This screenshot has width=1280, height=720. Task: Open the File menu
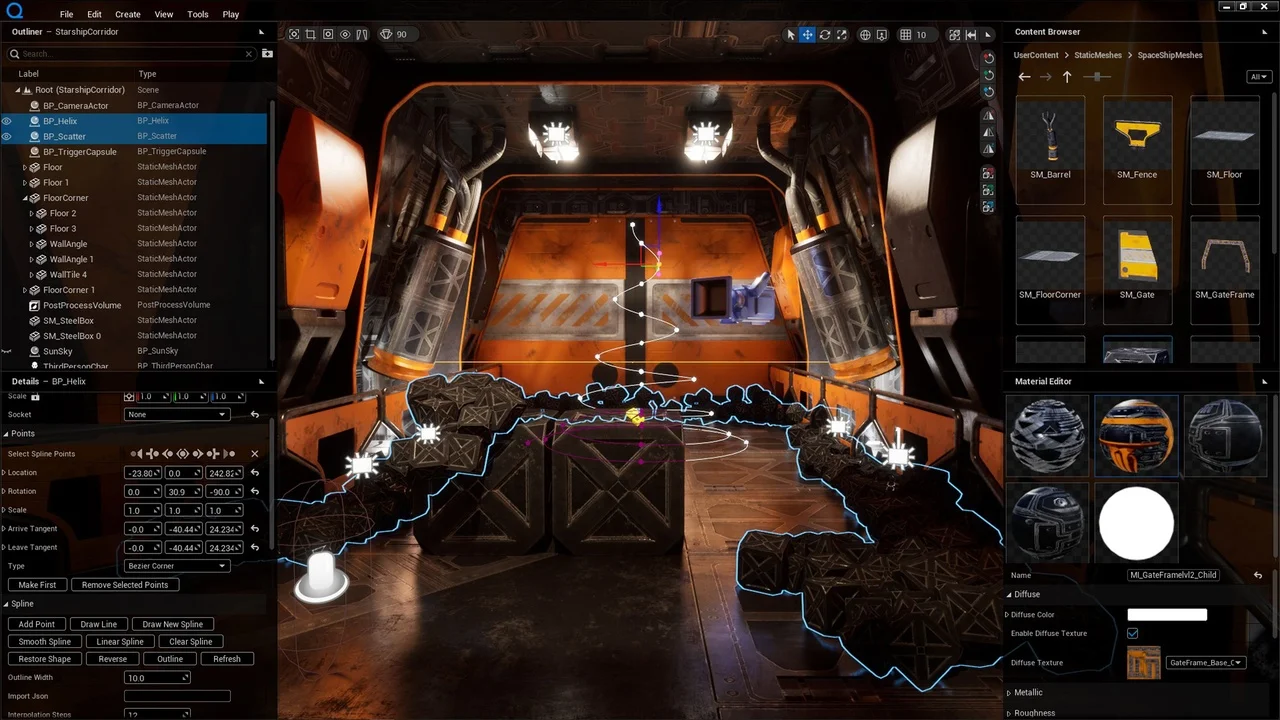(x=66, y=14)
